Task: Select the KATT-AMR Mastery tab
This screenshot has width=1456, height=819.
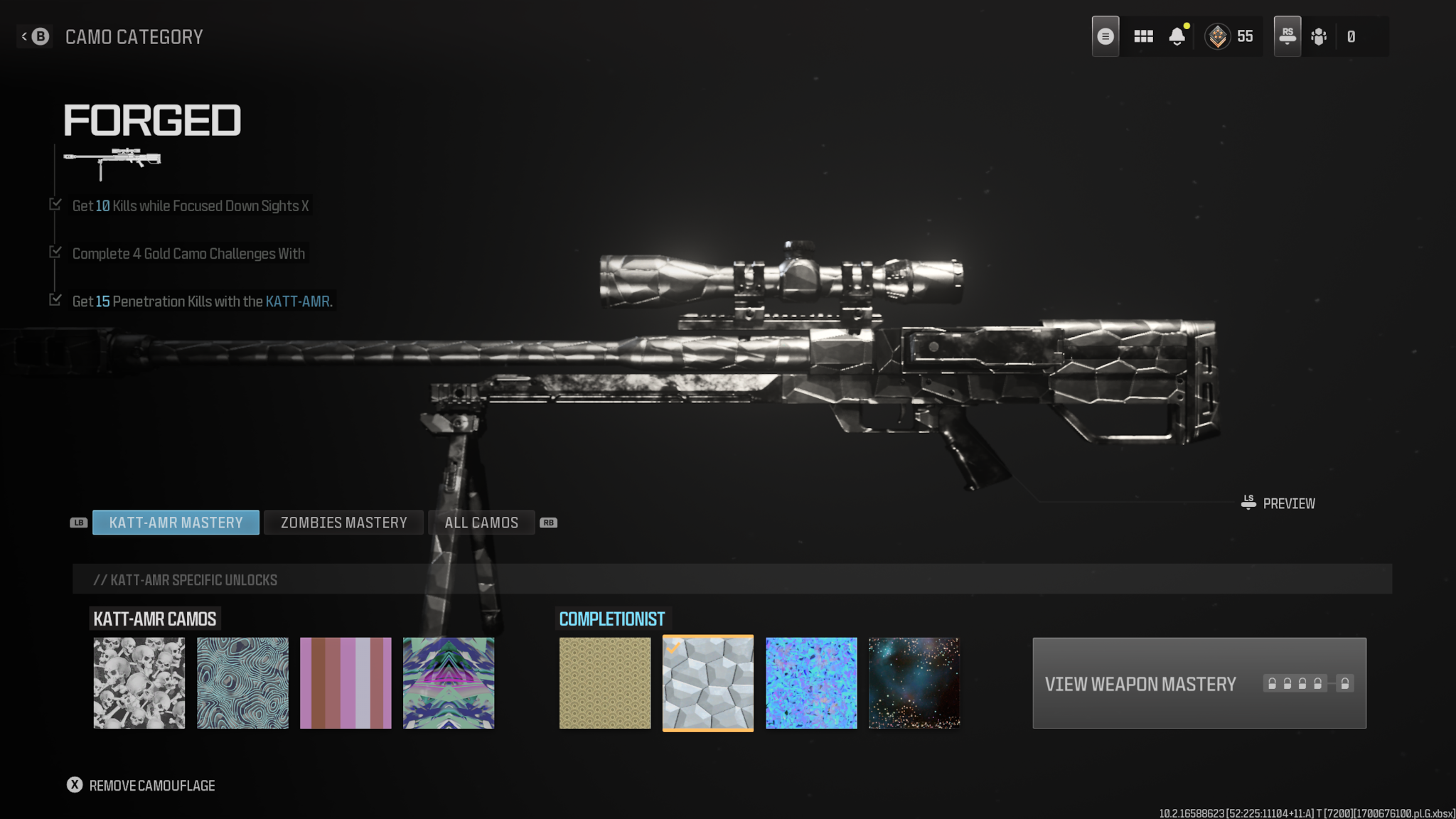Action: point(176,523)
